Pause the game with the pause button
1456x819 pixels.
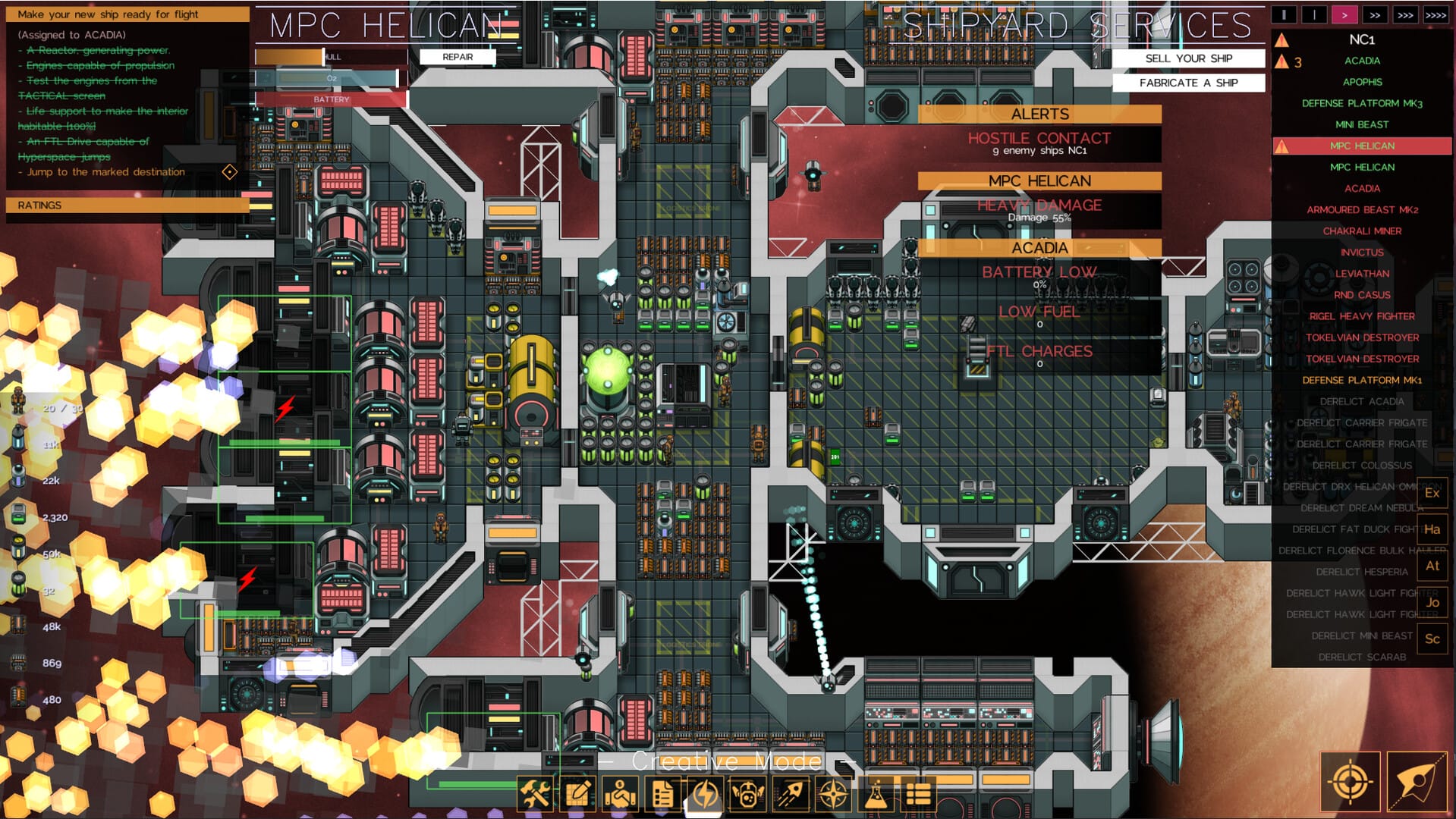(1284, 13)
